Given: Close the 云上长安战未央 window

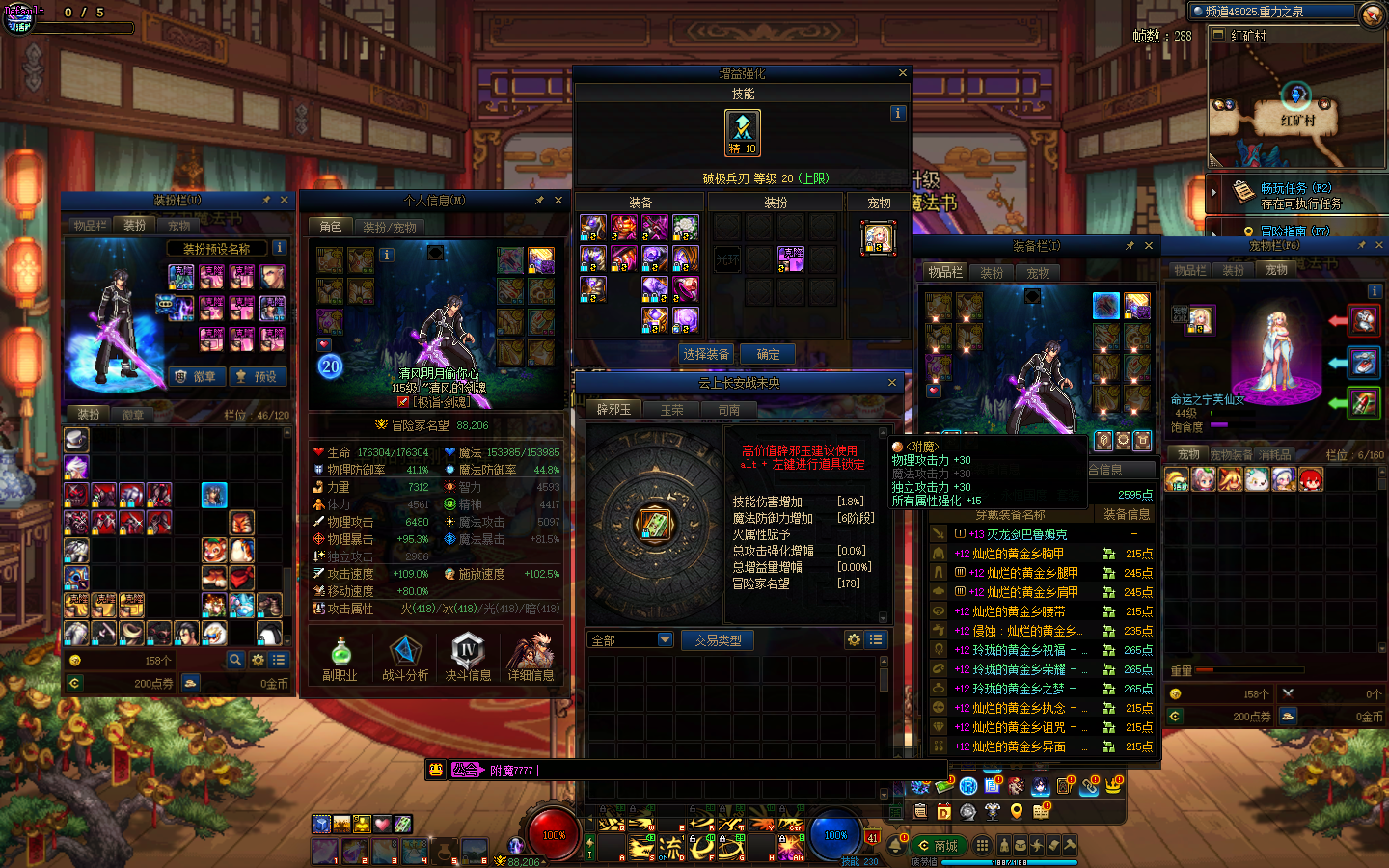Looking at the screenshot, I should coord(892,383).
